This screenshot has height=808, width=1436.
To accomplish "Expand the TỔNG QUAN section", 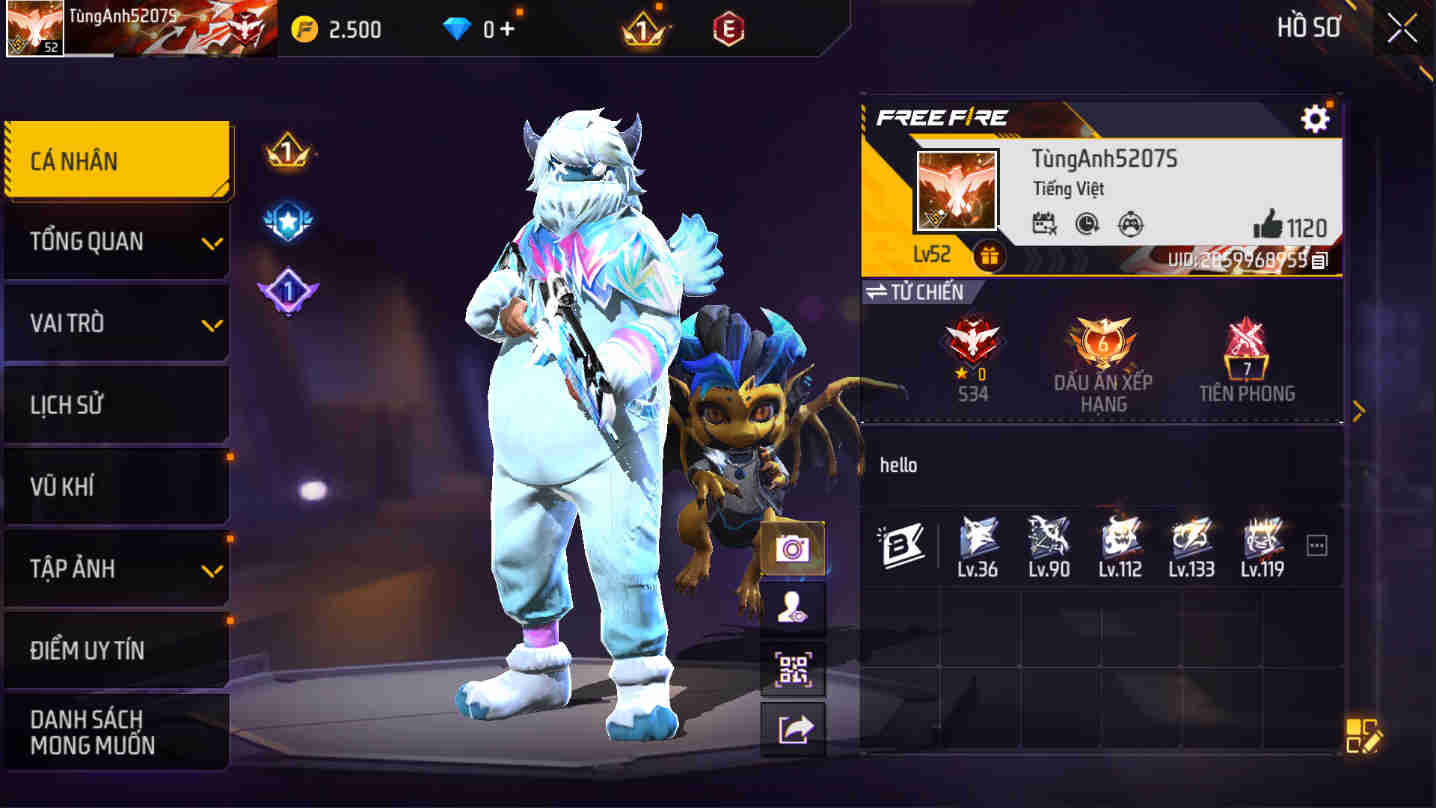I will click(117, 241).
